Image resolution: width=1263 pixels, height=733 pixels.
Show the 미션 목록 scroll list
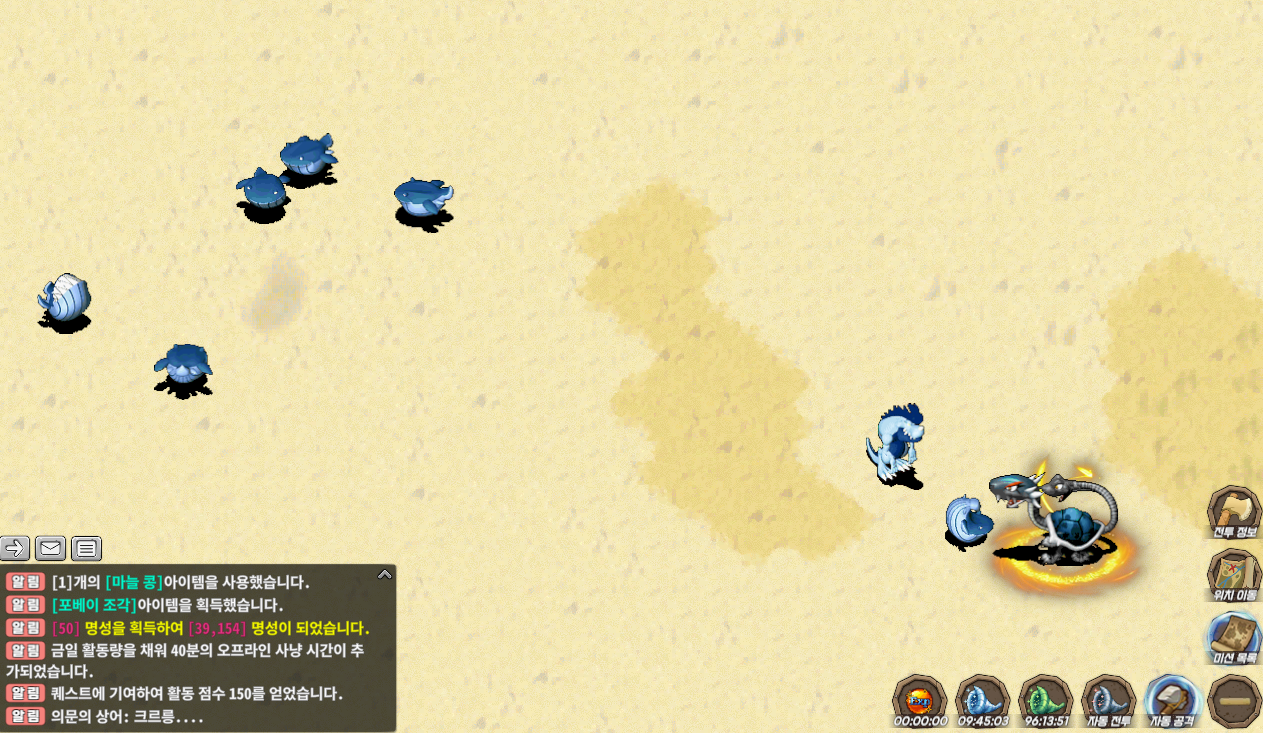(1235, 637)
